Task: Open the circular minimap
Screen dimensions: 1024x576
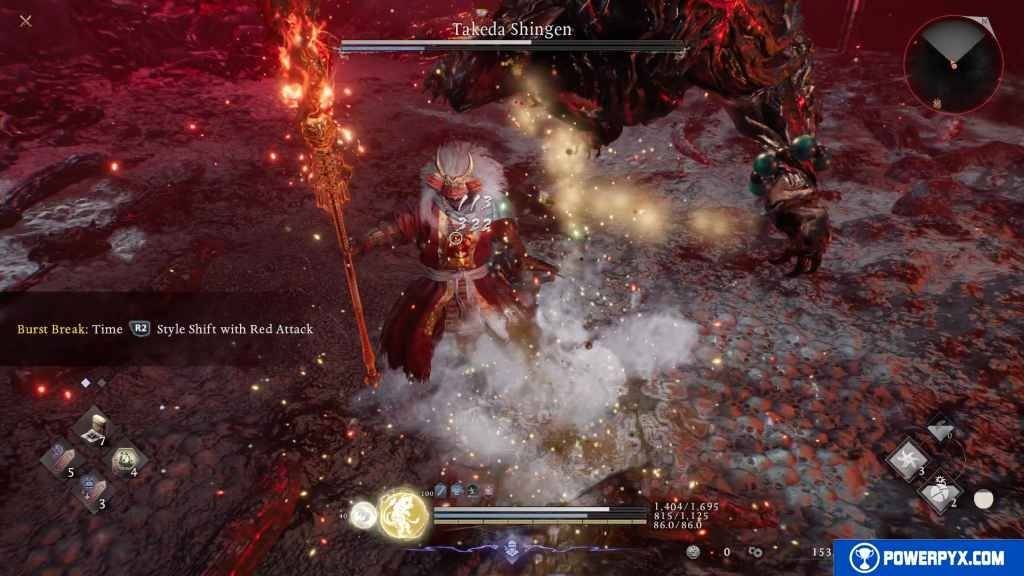Action: [953, 64]
